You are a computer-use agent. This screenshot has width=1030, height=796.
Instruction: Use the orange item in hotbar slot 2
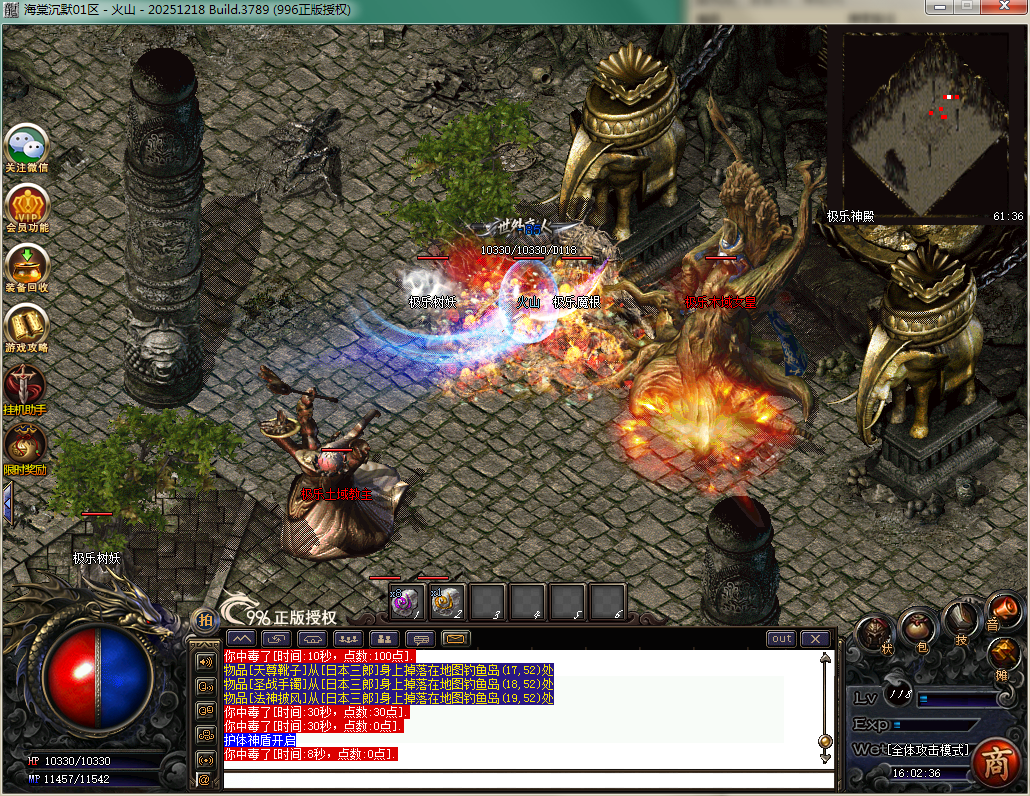(447, 601)
